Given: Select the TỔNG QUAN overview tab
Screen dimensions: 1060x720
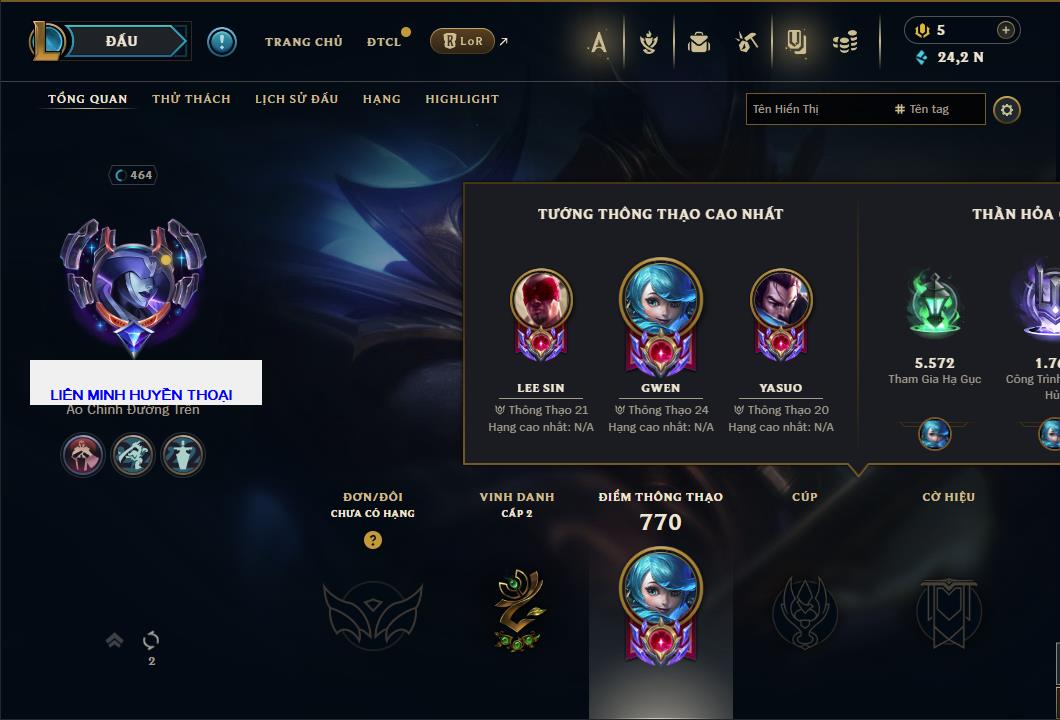Looking at the screenshot, I should [x=88, y=99].
